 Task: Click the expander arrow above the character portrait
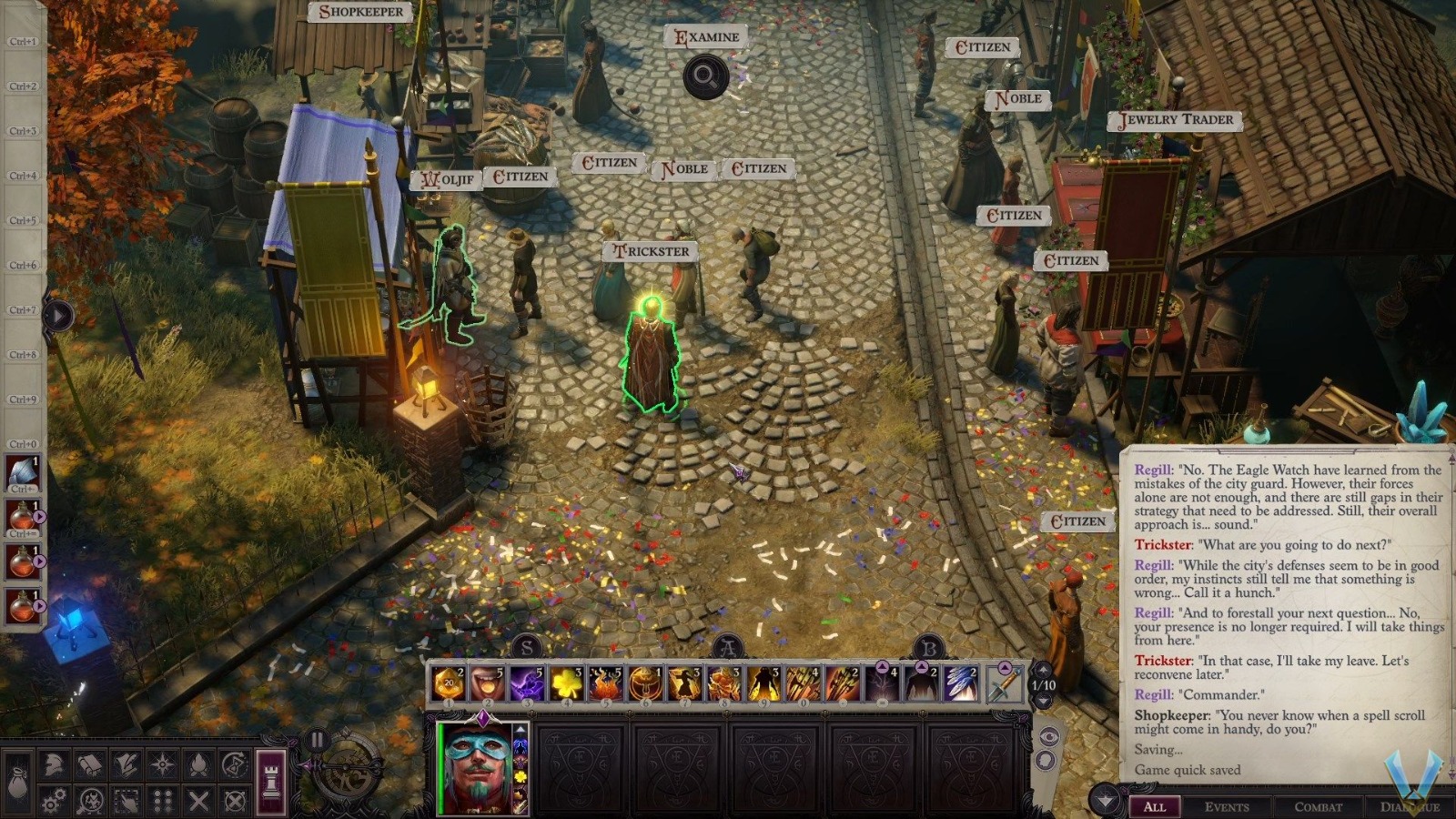(520, 731)
